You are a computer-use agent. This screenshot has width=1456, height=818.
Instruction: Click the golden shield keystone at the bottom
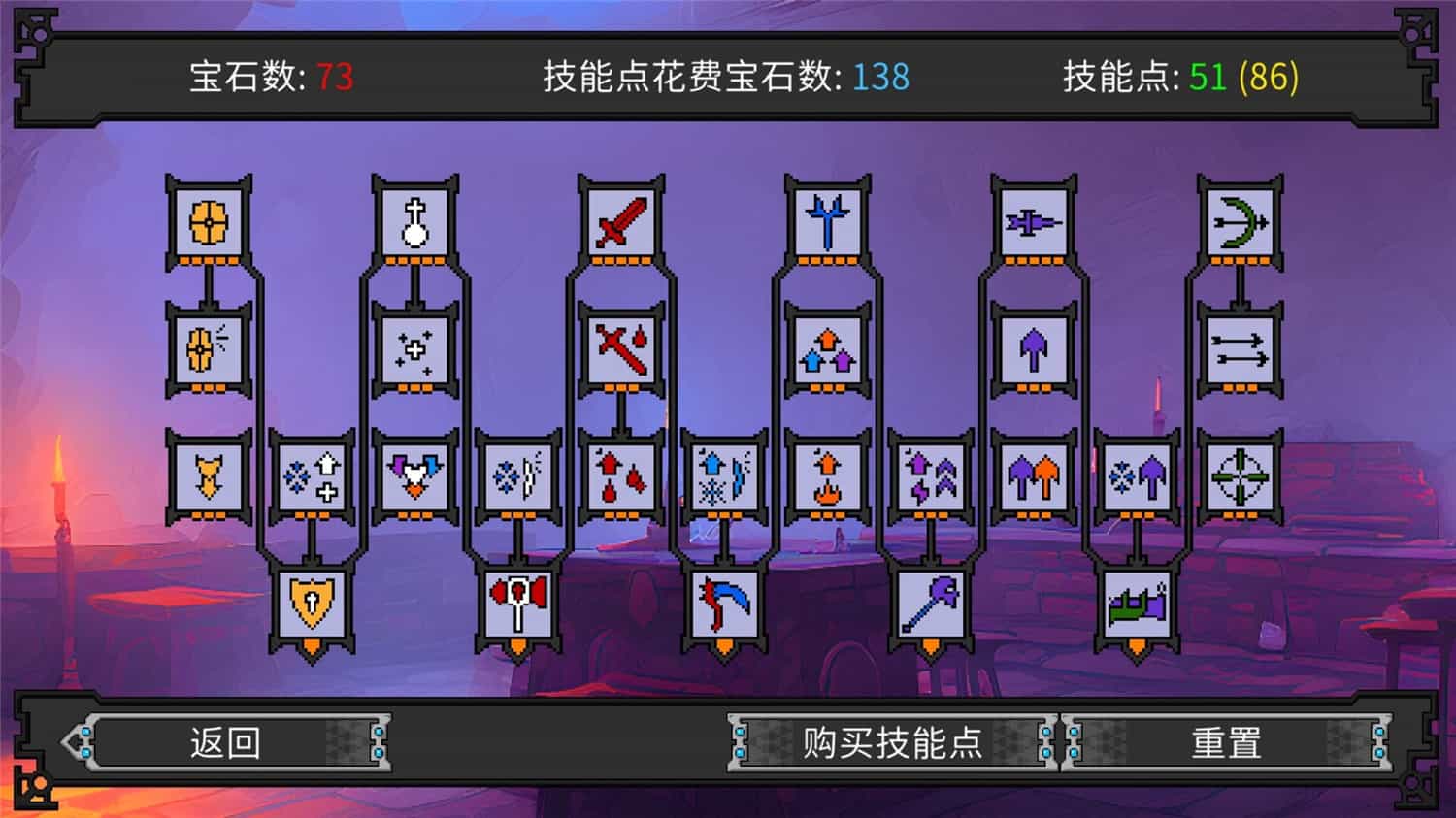(311, 604)
